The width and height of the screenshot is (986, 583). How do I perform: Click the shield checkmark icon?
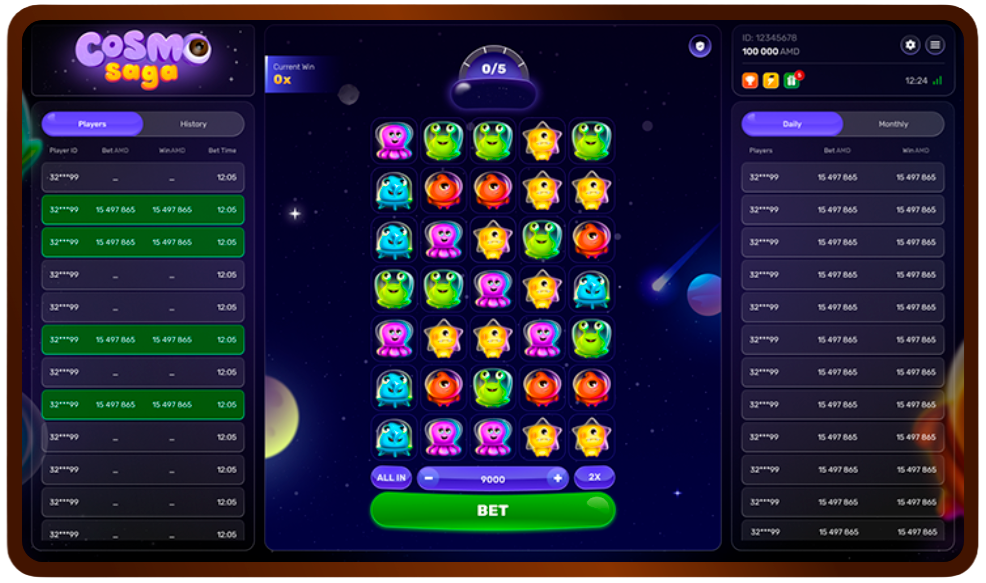coord(699,46)
